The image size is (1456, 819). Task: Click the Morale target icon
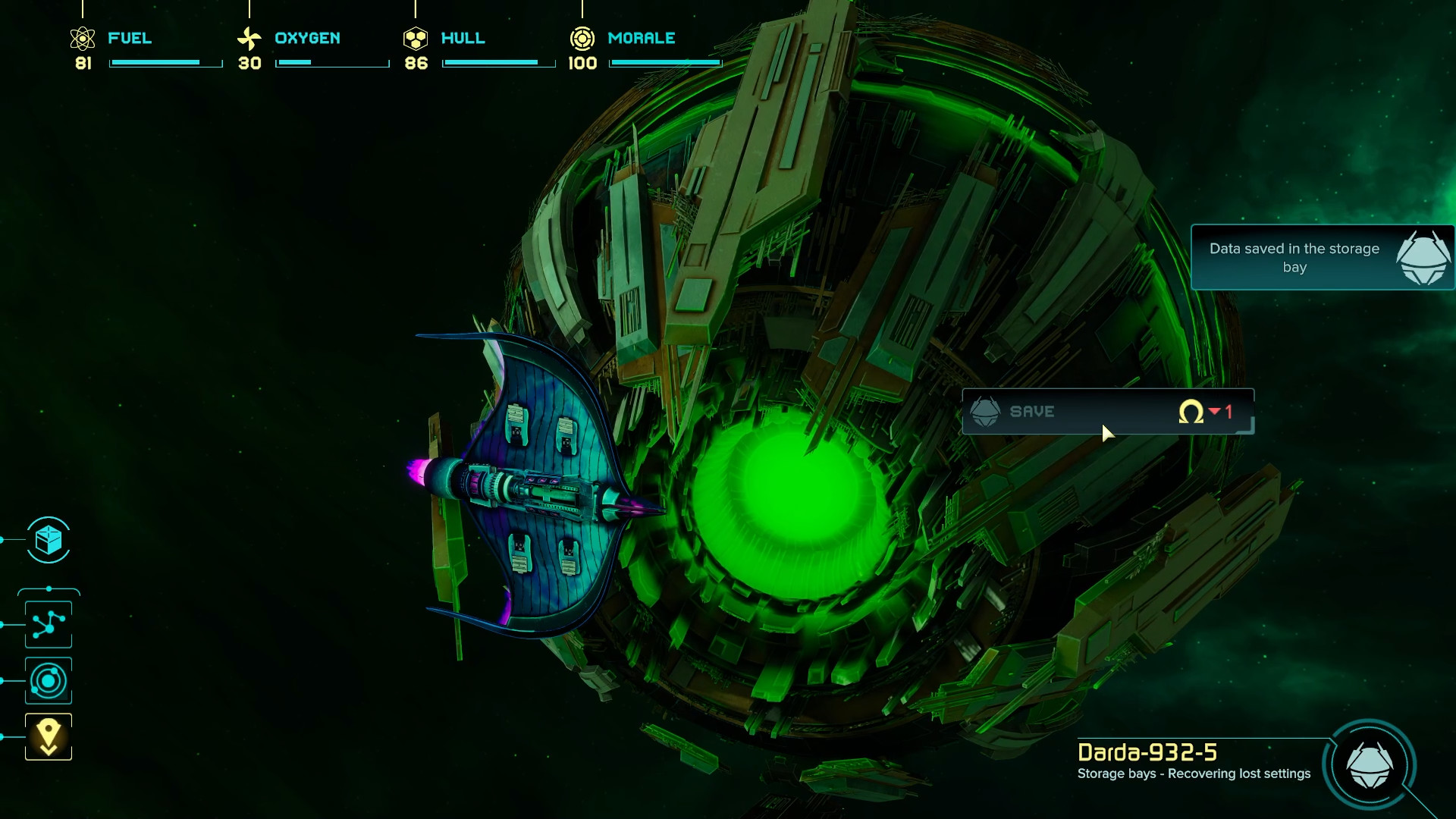(582, 37)
